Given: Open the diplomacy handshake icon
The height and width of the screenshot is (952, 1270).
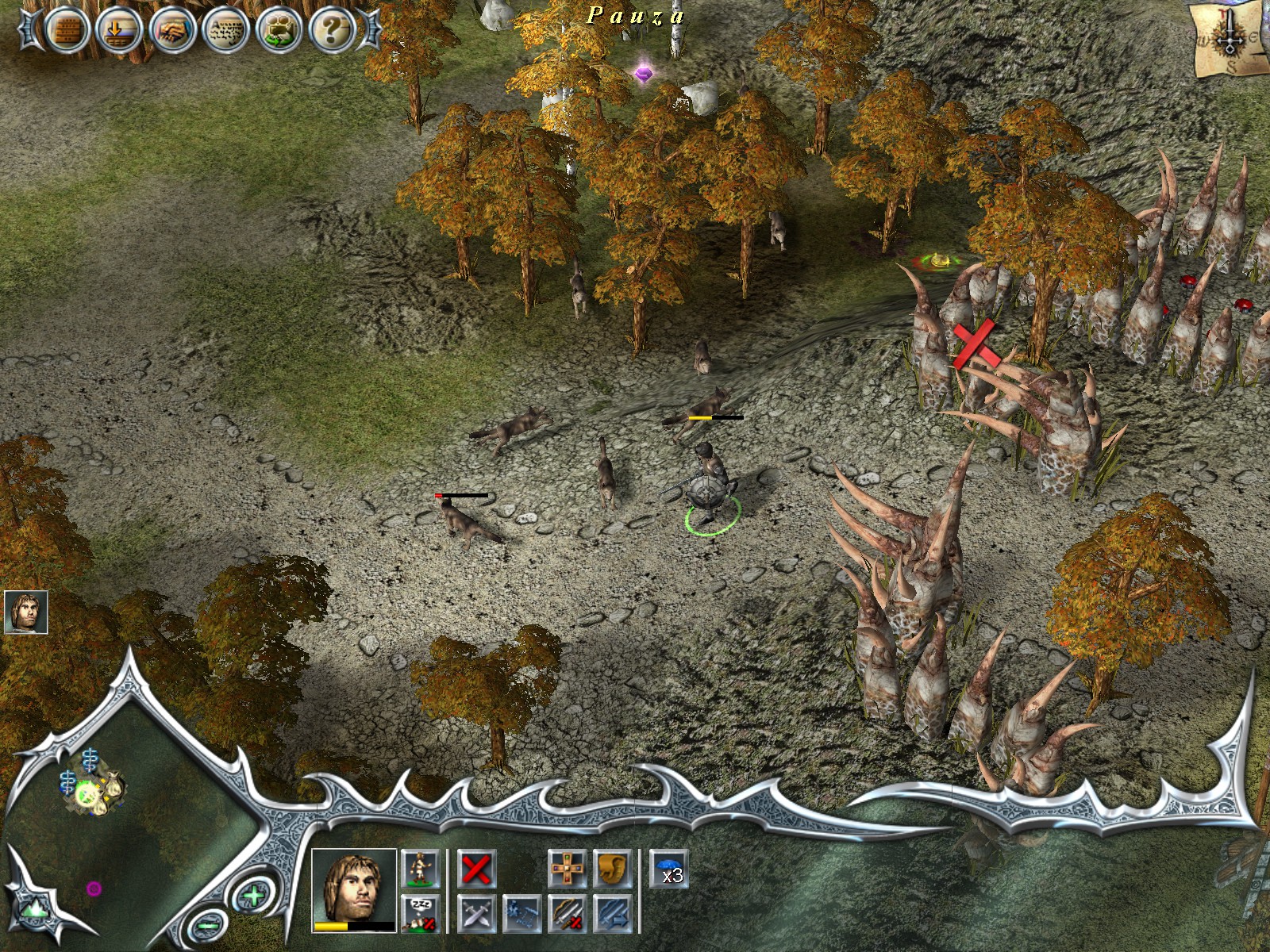Looking at the screenshot, I should pos(172,31).
